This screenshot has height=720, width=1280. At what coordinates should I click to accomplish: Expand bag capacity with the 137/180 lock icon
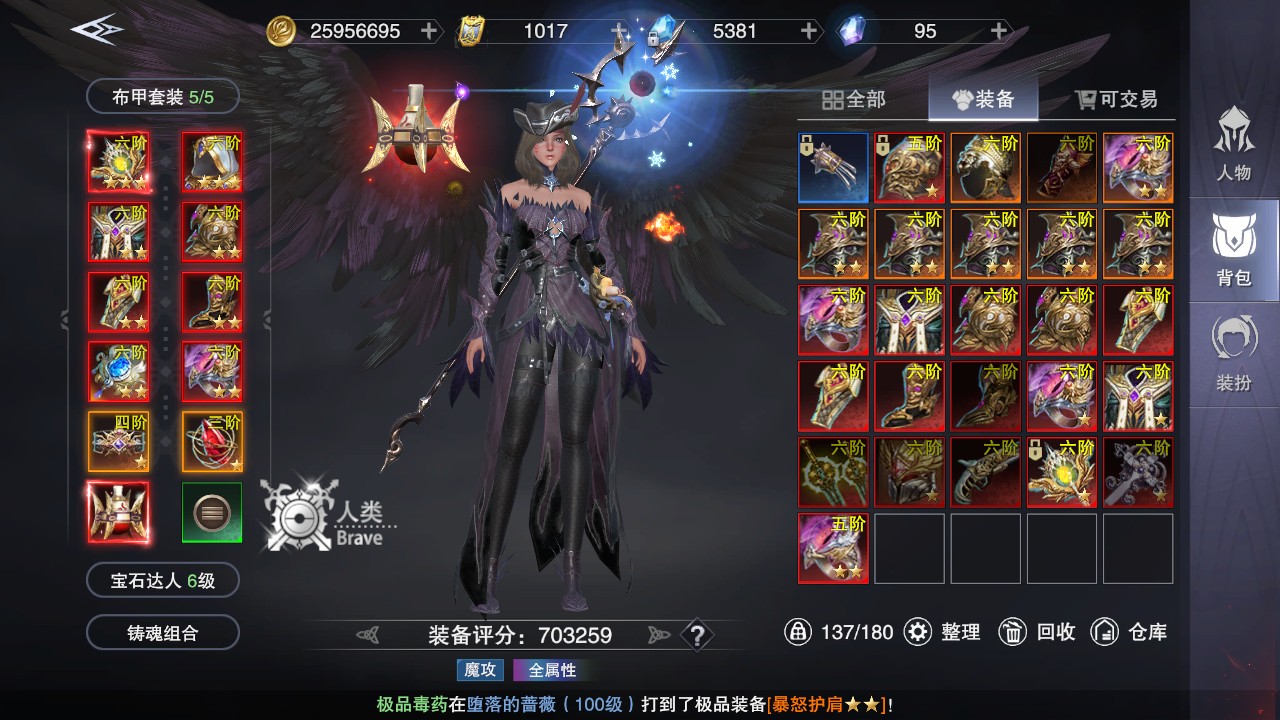[x=798, y=632]
